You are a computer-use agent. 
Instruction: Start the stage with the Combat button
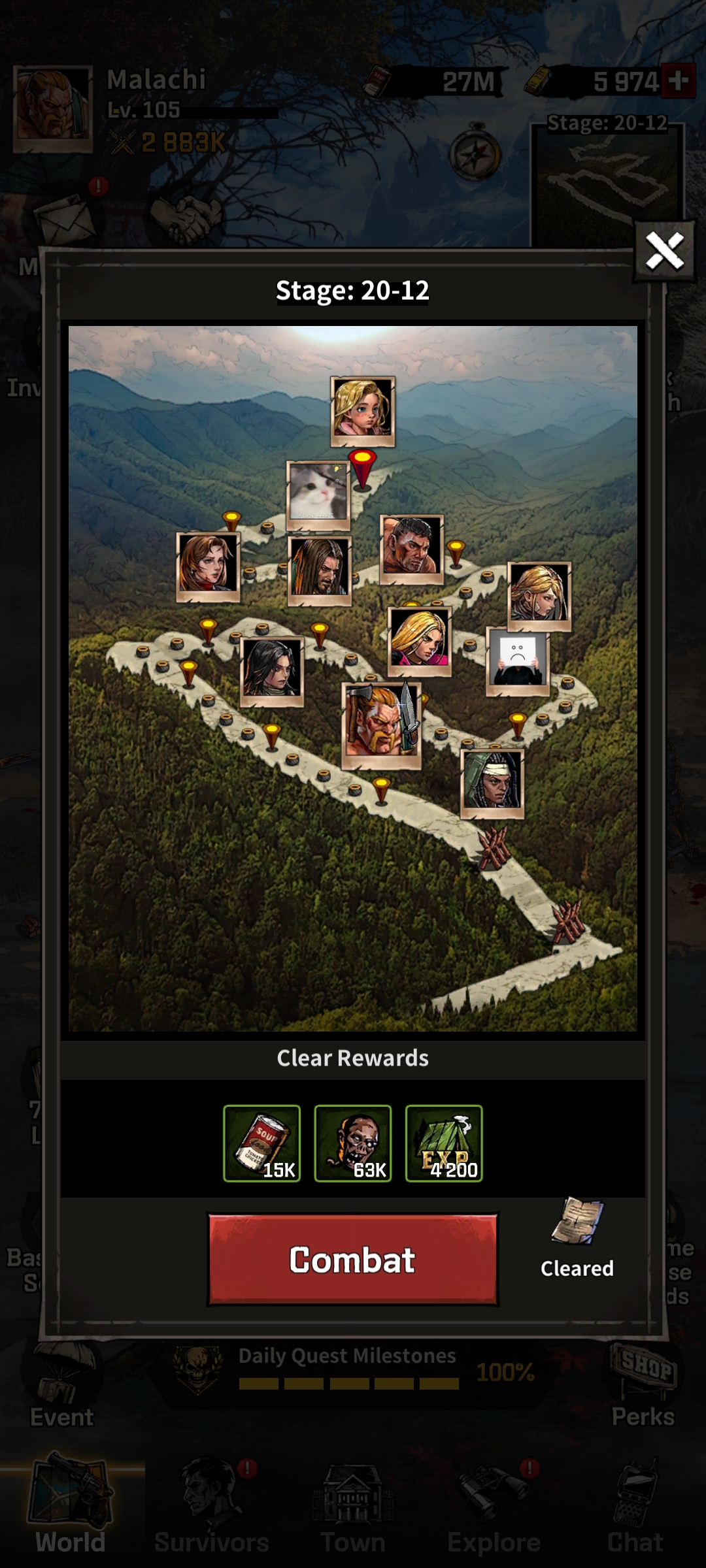point(353,1260)
